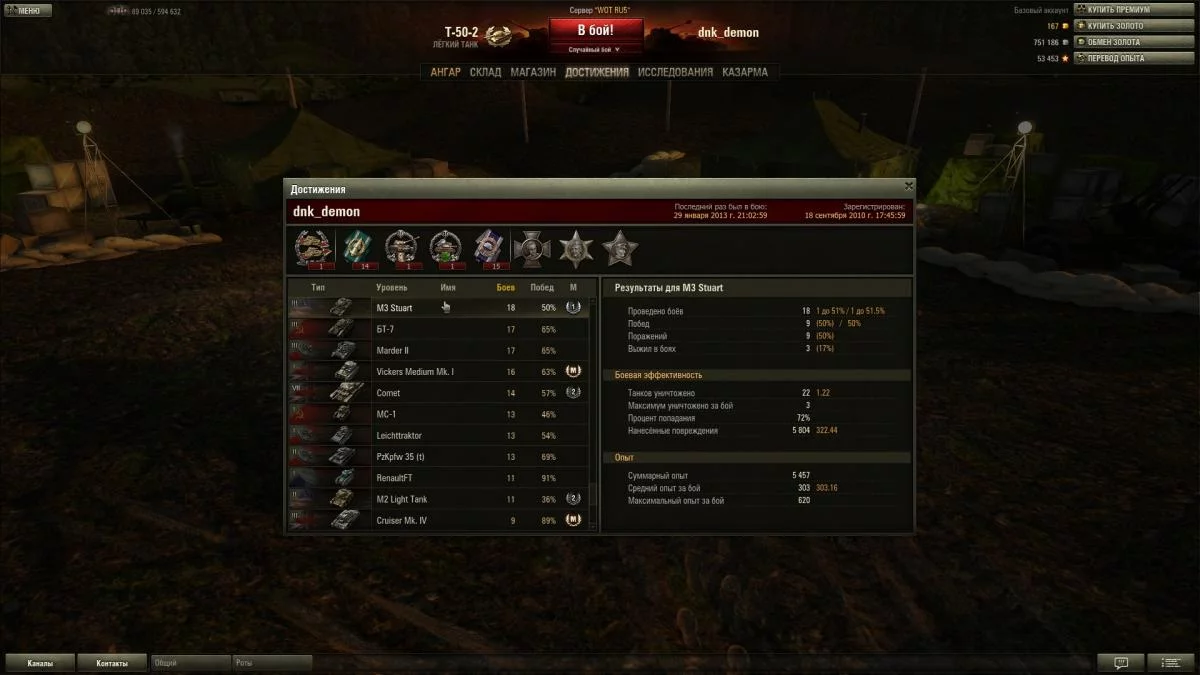This screenshot has height=675, width=1200.
Task: Open the Склад tab
Action: 485,72
